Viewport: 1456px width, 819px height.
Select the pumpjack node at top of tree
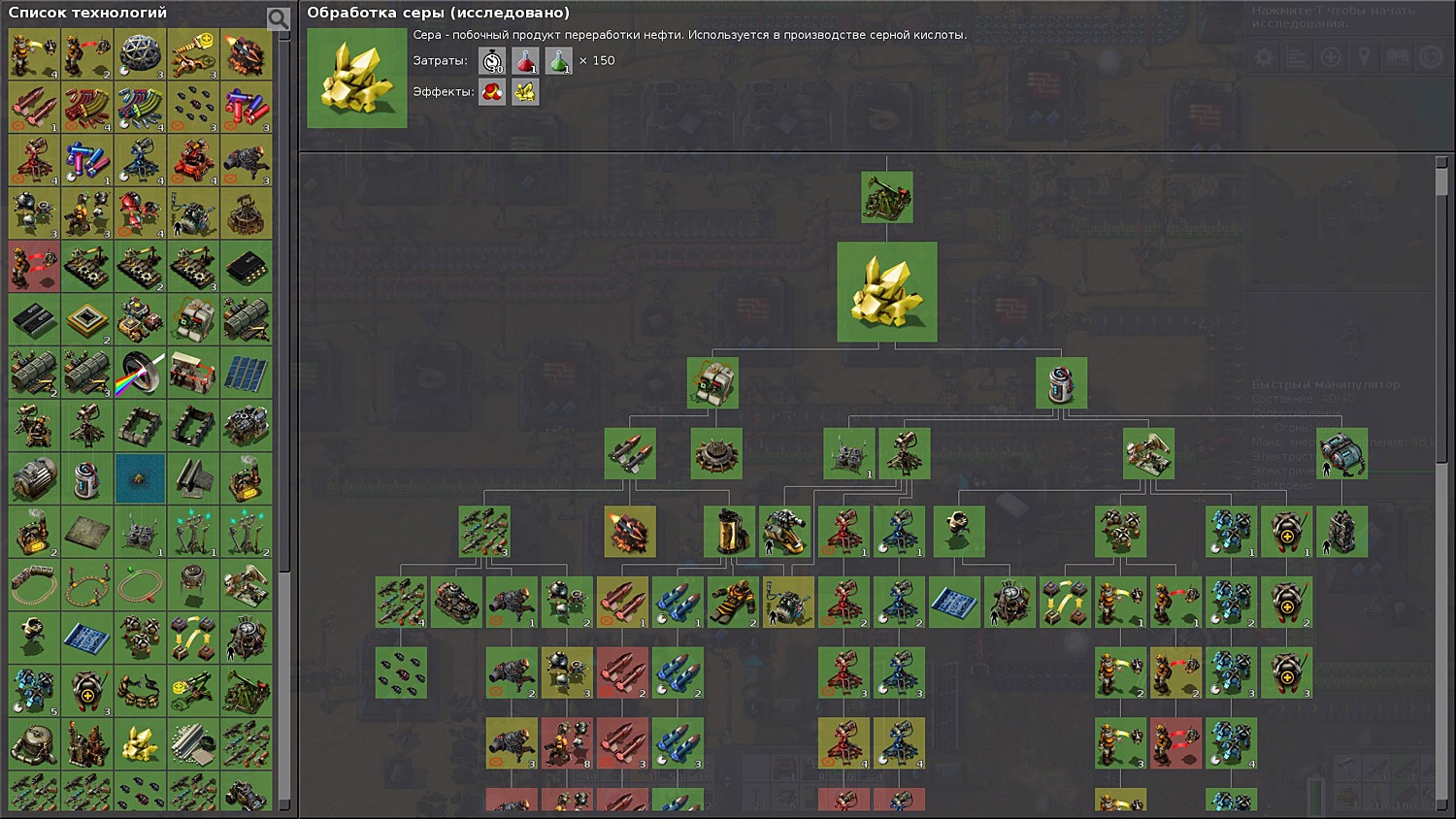886,197
